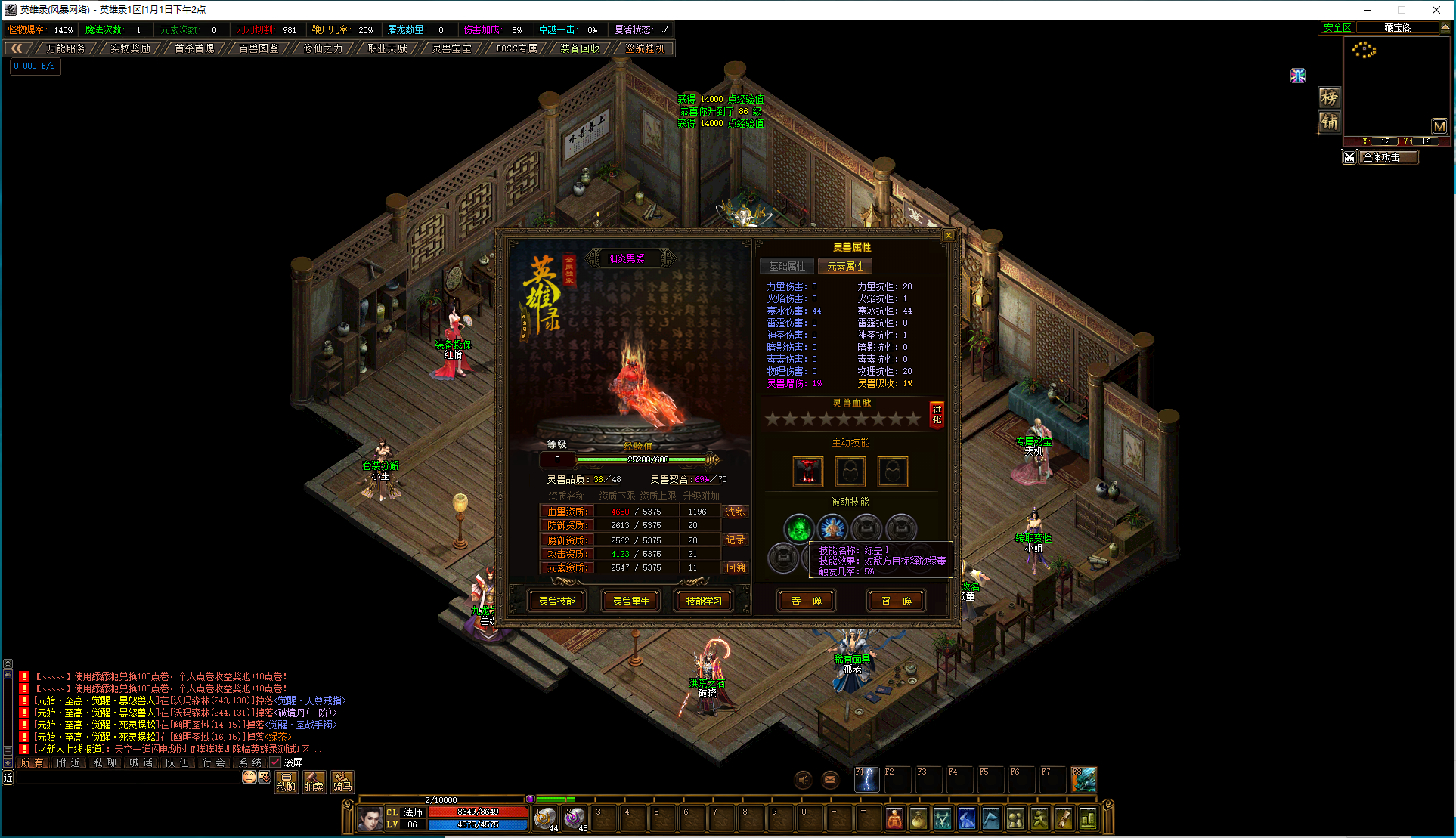Open the 灵兽技能 button
1456x838 pixels.
coord(557,601)
